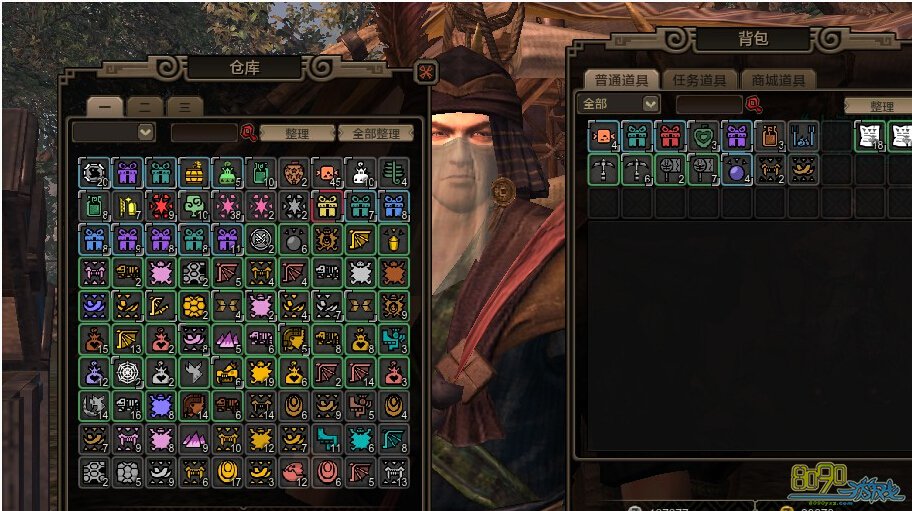Select the orange fish stack of 45
This screenshot has height=511, width=912.
pos(327,173)
